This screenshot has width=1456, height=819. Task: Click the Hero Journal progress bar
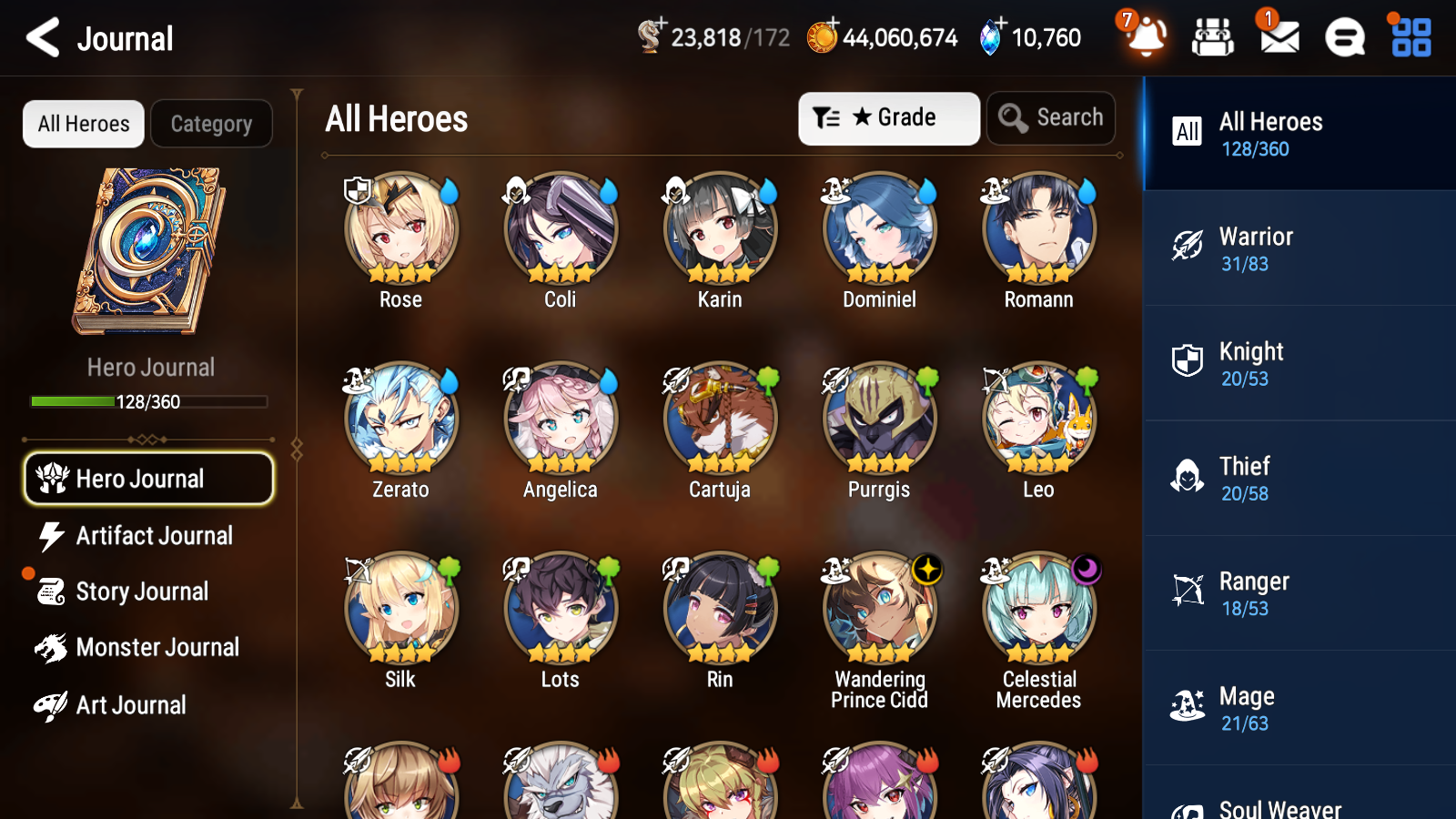tap(148, 401)
